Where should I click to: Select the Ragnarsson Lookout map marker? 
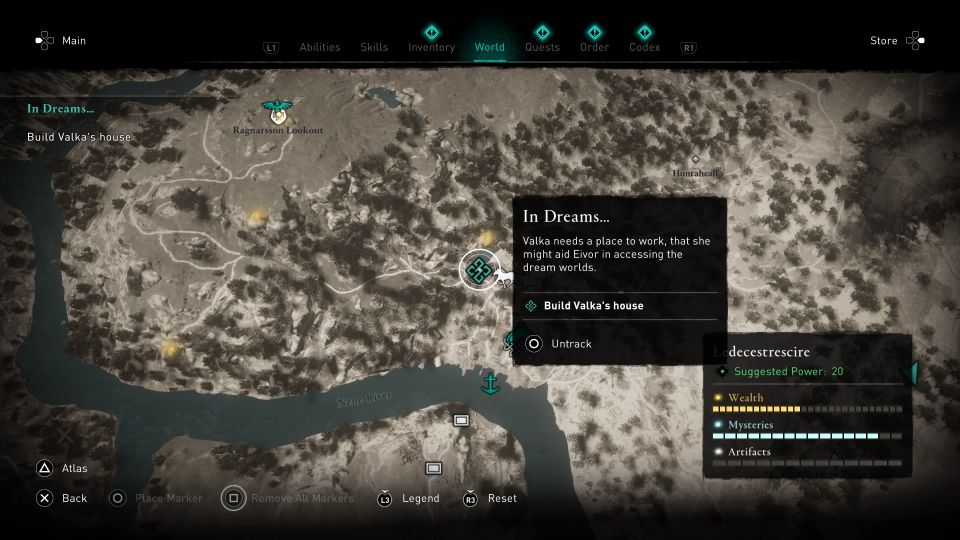click(x=273, y=110)
